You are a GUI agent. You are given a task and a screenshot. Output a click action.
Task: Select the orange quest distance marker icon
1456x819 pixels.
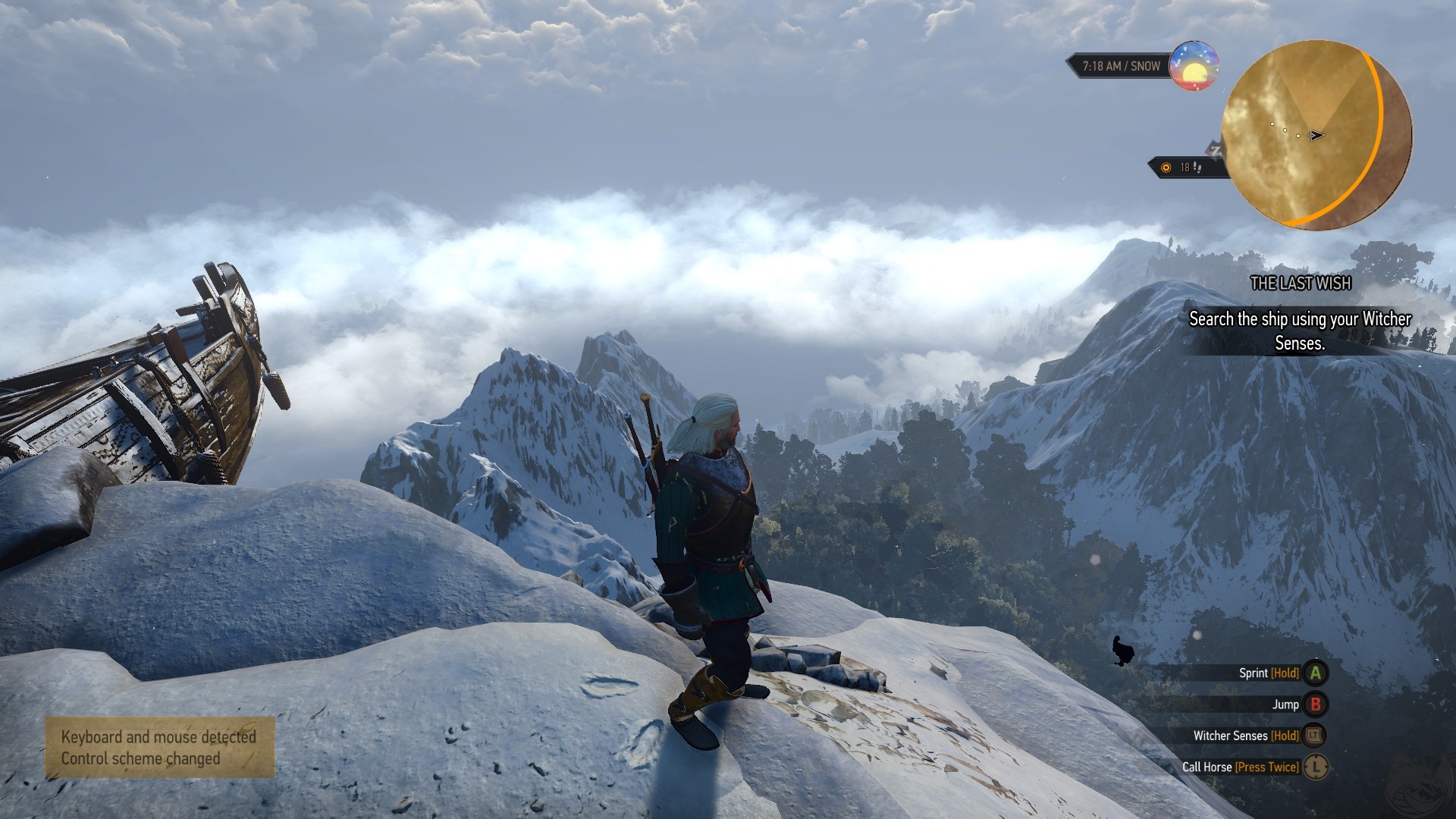(1166, 168)
